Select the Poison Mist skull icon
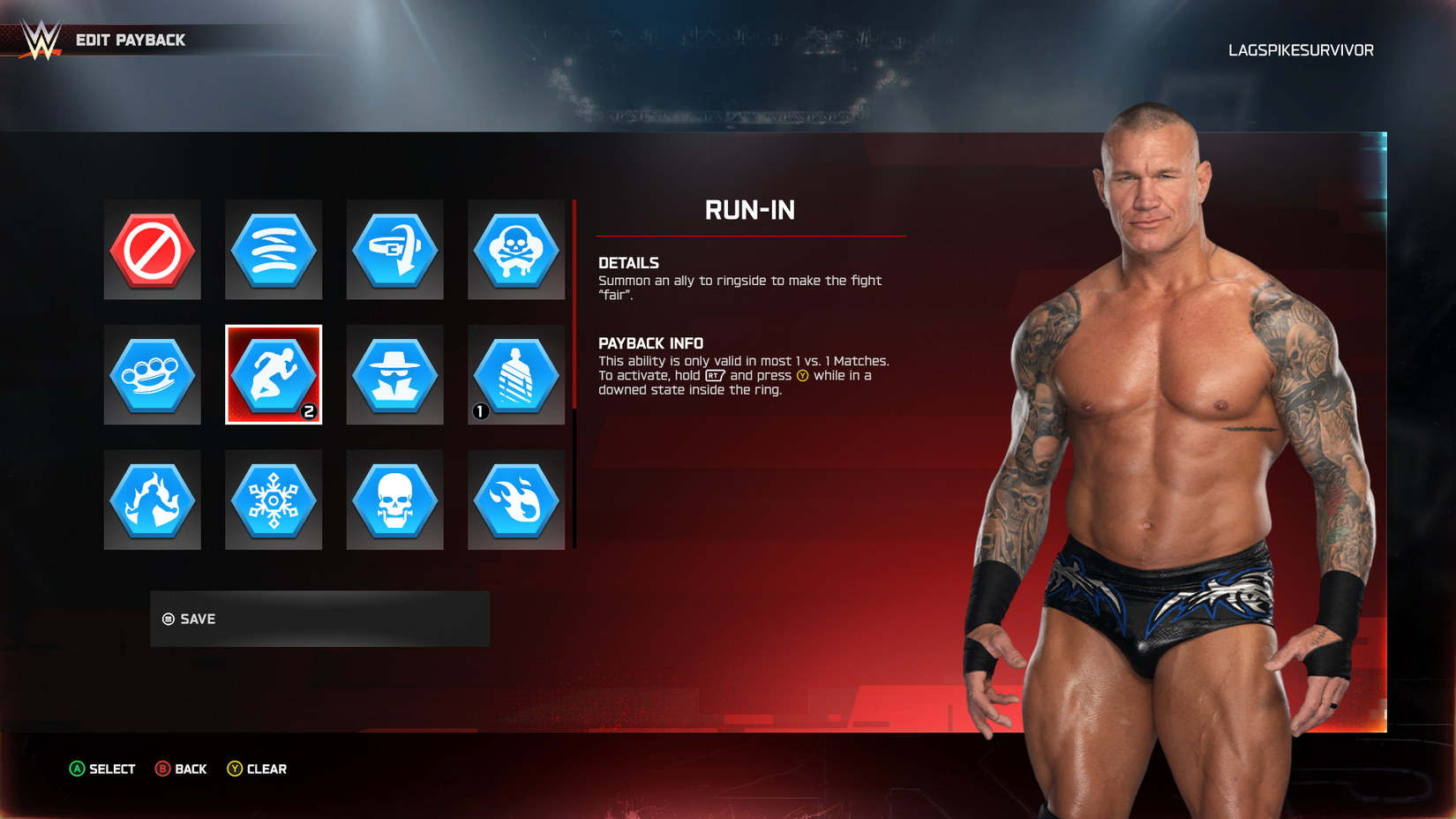Image resolution: width=1456 pixels, height=819 pixels. coord(515,250)
